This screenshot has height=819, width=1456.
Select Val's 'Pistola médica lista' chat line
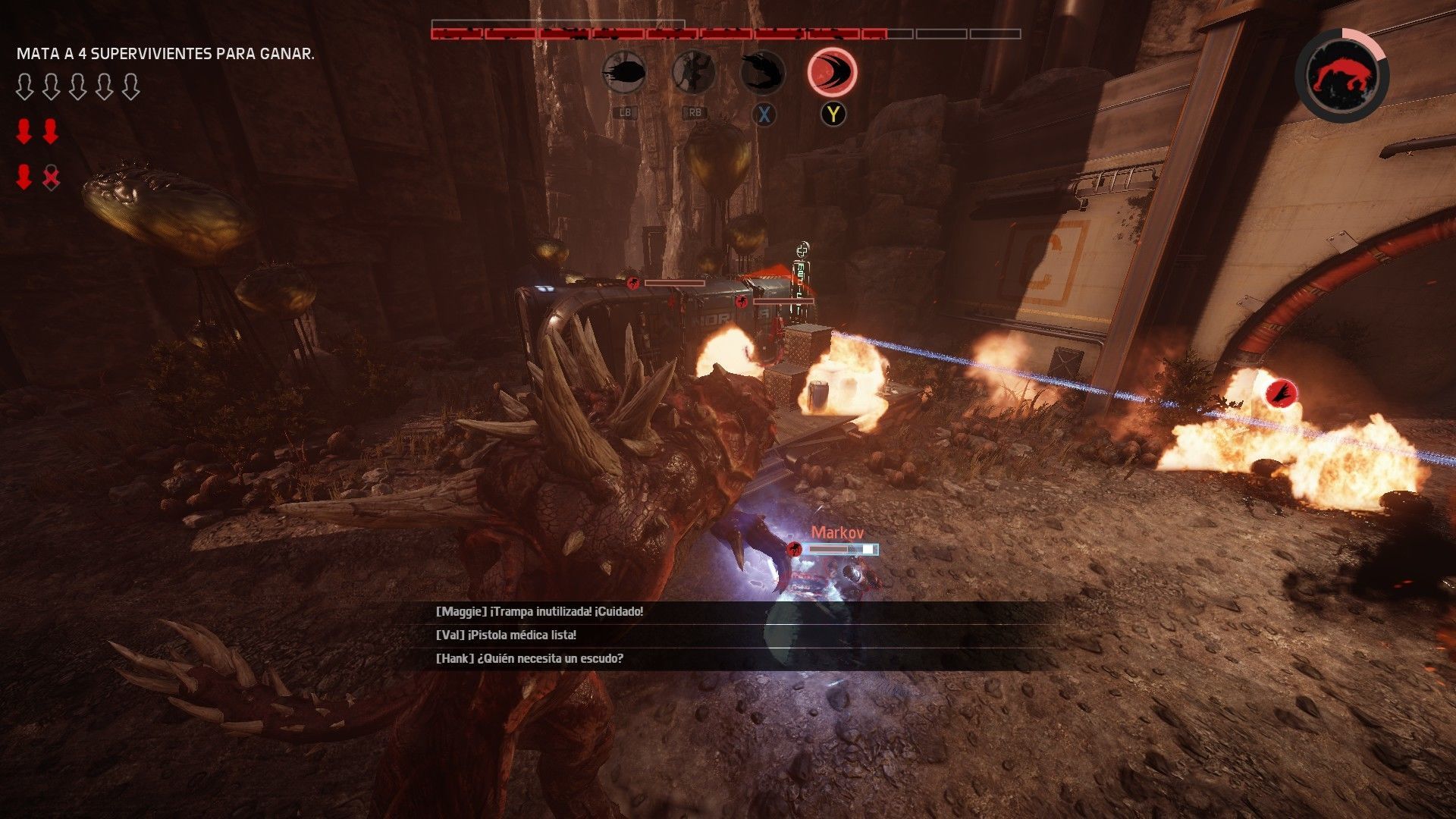[x=506, y=635]
